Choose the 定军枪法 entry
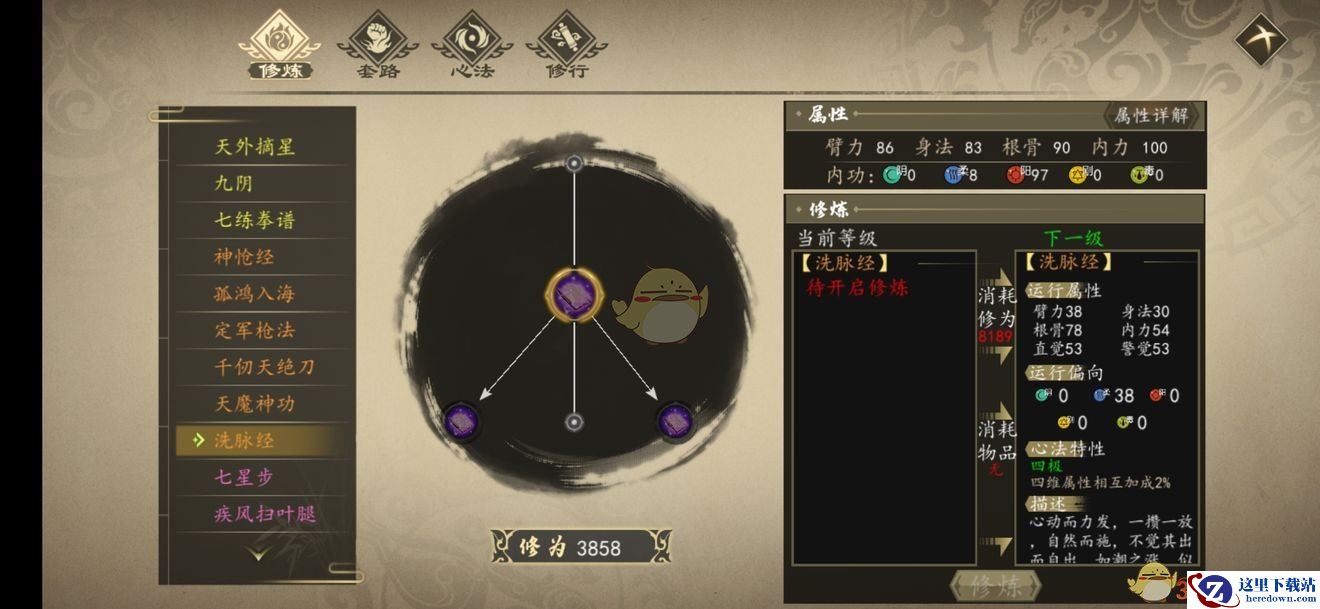The image size is (1320, 609). pos(256,330)
